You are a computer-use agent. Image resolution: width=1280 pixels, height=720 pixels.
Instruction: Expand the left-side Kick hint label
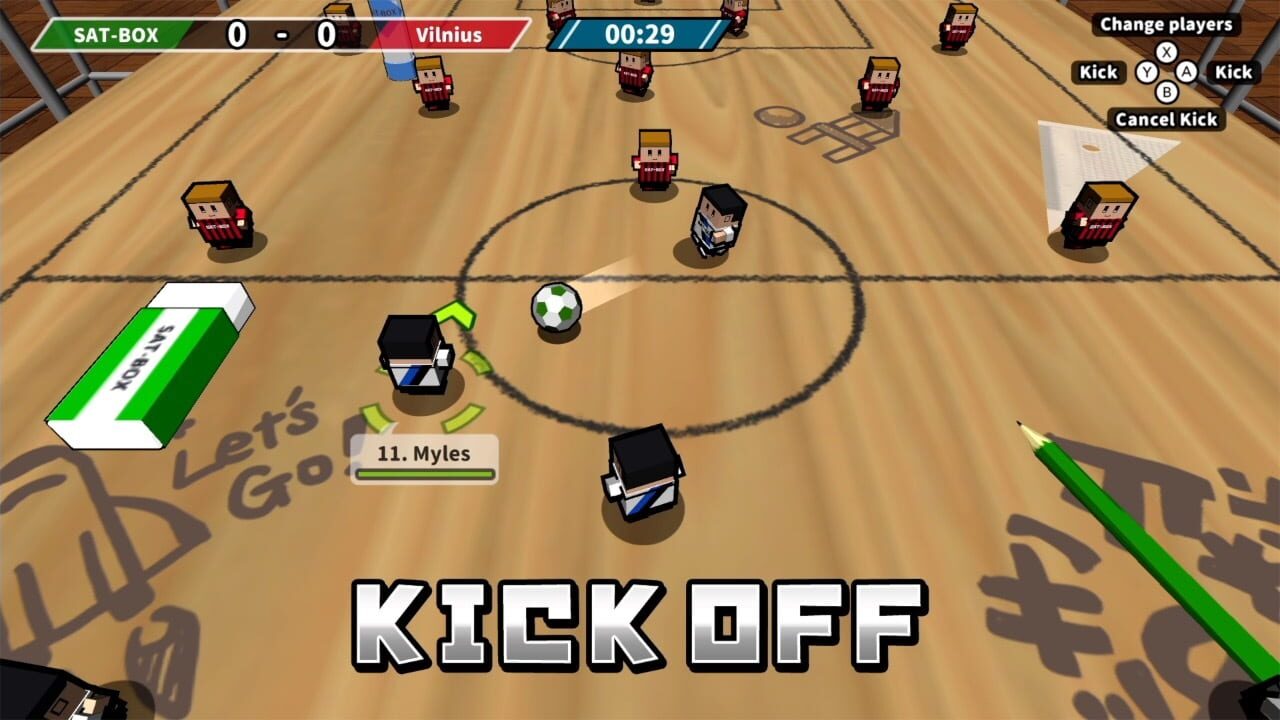click(x=1097, y=72)
